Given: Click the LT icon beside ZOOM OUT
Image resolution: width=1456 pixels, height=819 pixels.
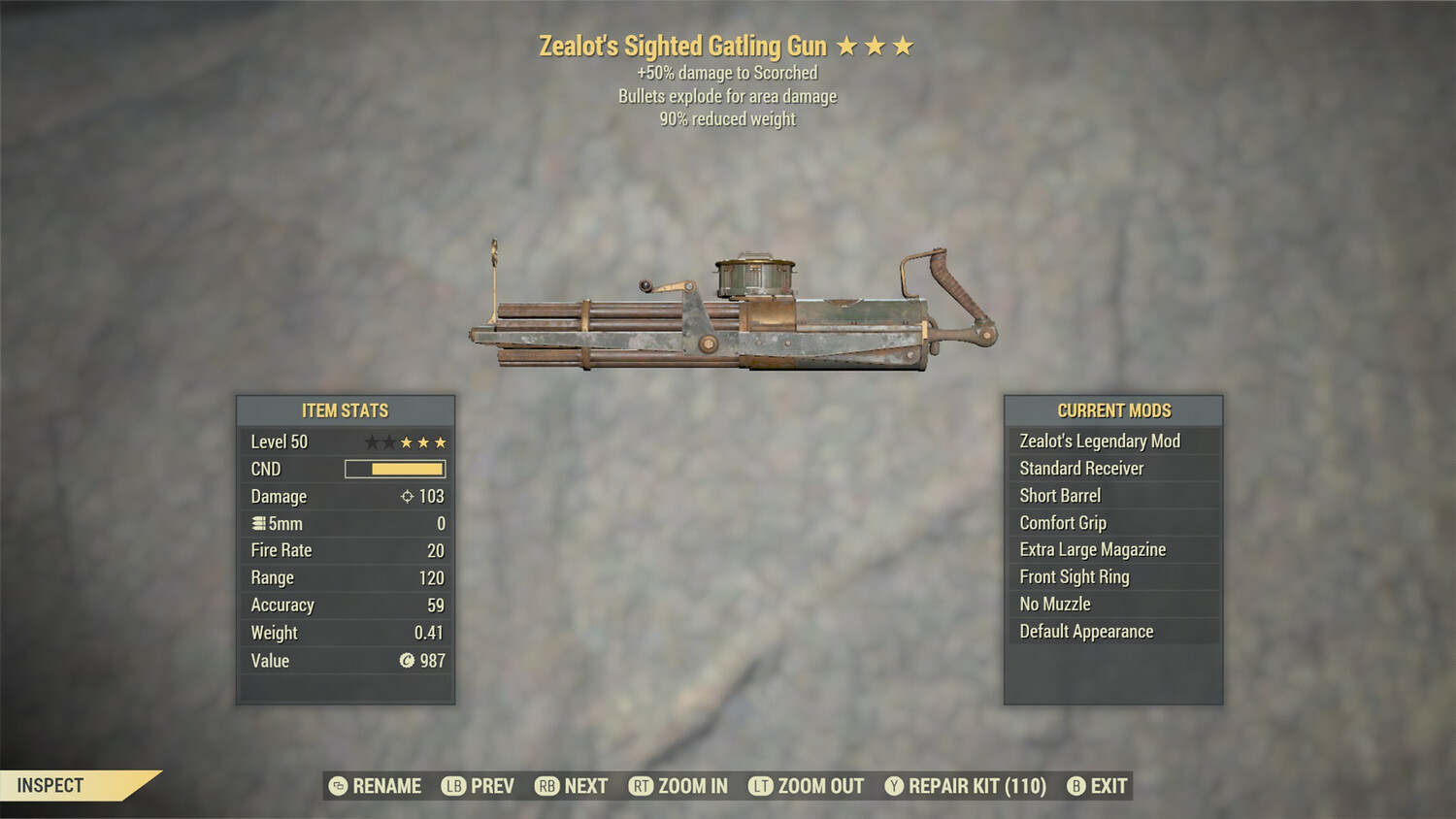Looking at the screenshot, I should click(760, 786).
